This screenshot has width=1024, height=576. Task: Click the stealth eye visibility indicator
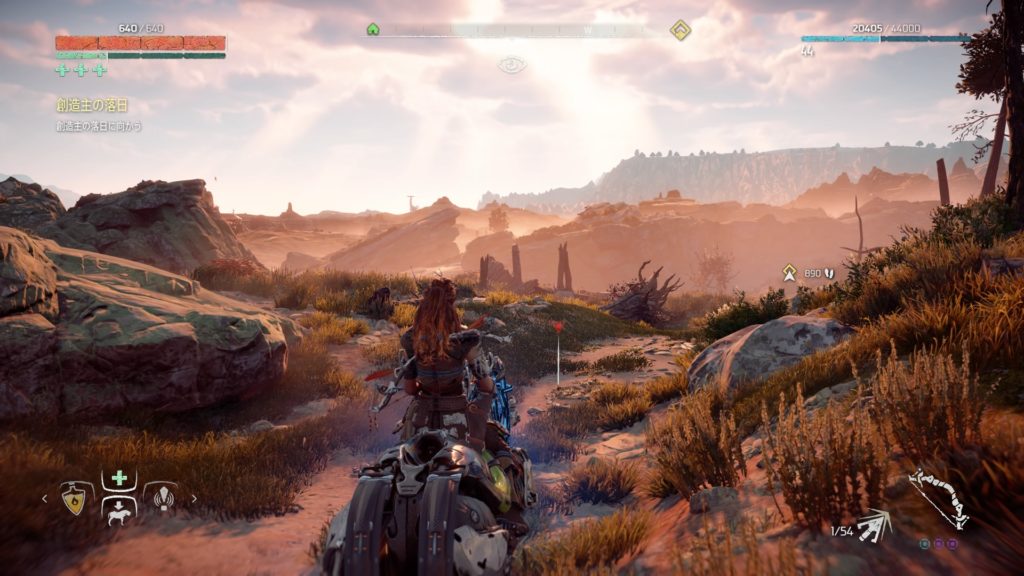[512, 65]
